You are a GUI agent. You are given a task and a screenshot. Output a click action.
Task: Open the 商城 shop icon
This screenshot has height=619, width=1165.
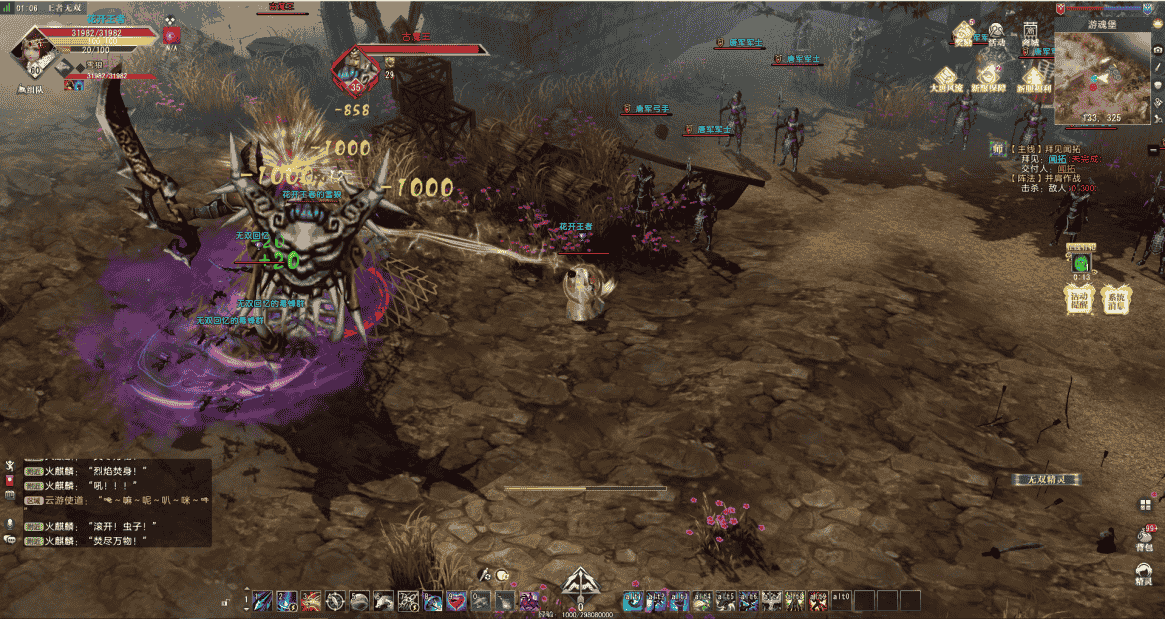(x=1030, y=35)
